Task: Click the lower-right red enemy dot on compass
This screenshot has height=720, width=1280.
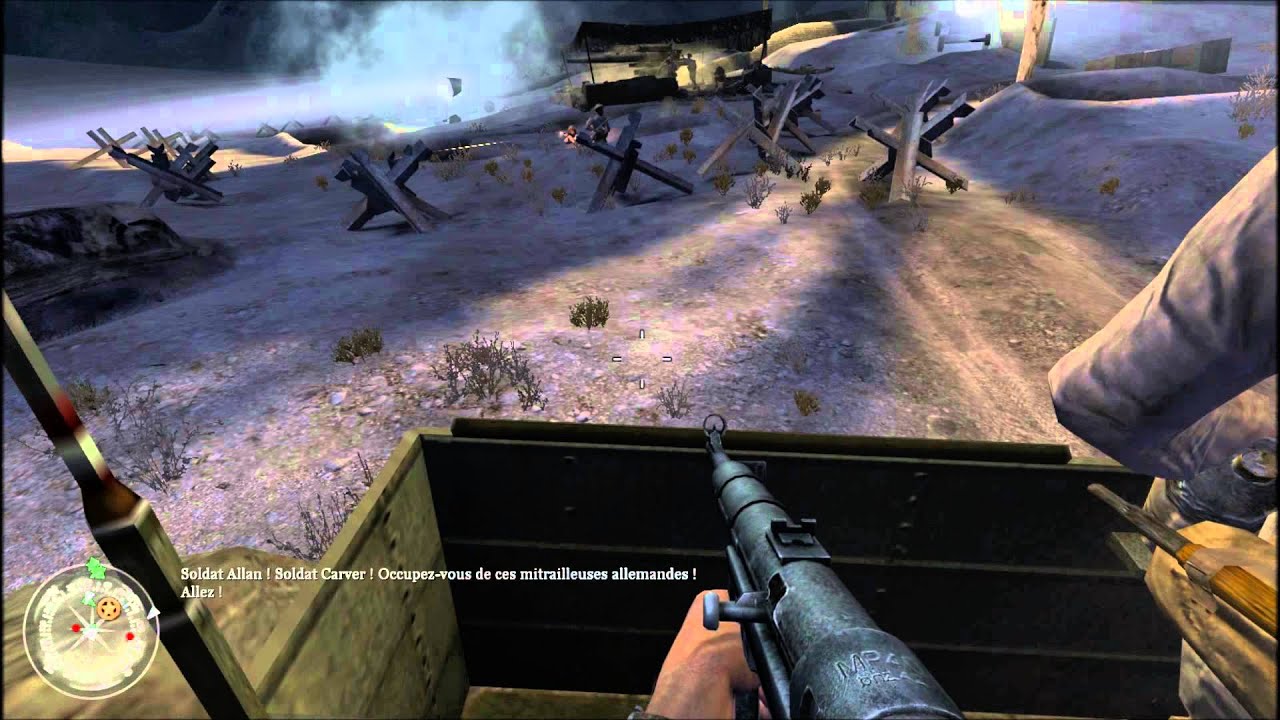Action: coord(128,637)
